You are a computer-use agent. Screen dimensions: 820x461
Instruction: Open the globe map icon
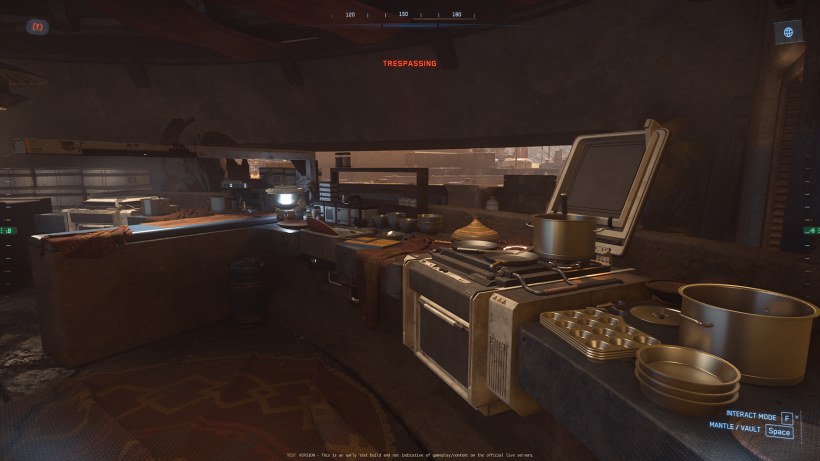pos(788,32)
